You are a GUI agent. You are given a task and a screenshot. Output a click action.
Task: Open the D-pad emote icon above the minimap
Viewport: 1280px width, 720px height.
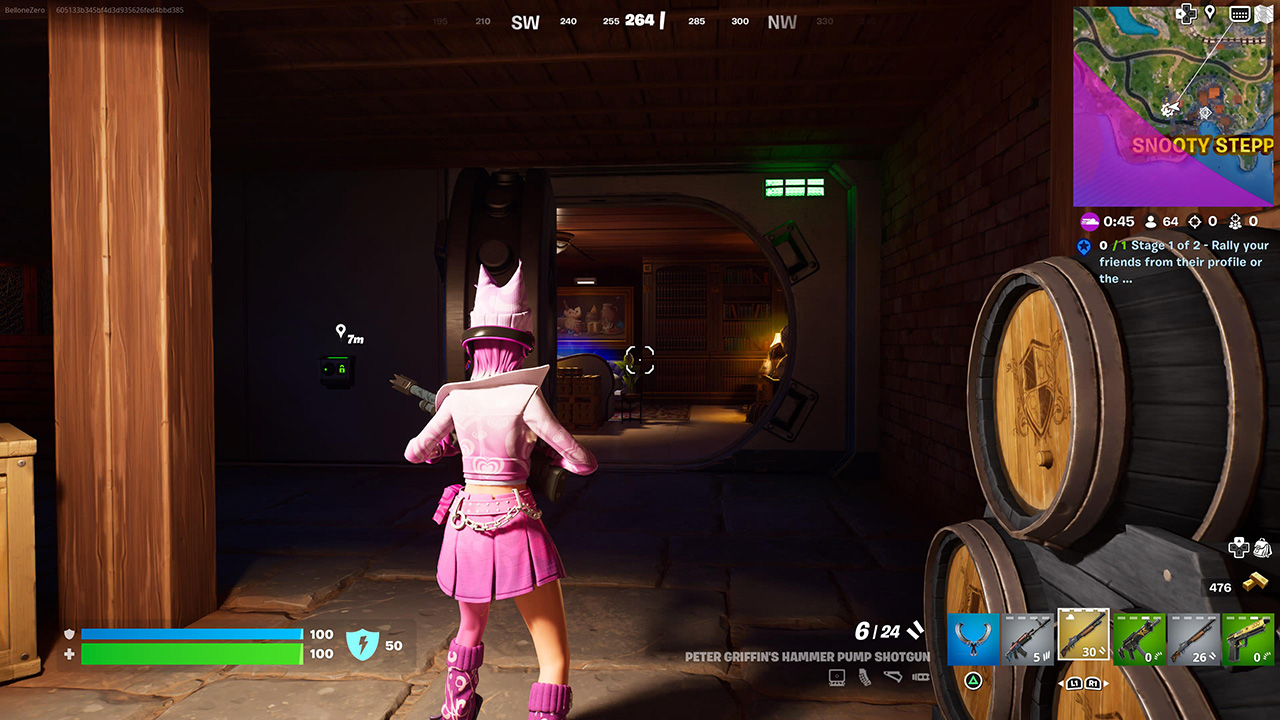[x=1187, y=14]
